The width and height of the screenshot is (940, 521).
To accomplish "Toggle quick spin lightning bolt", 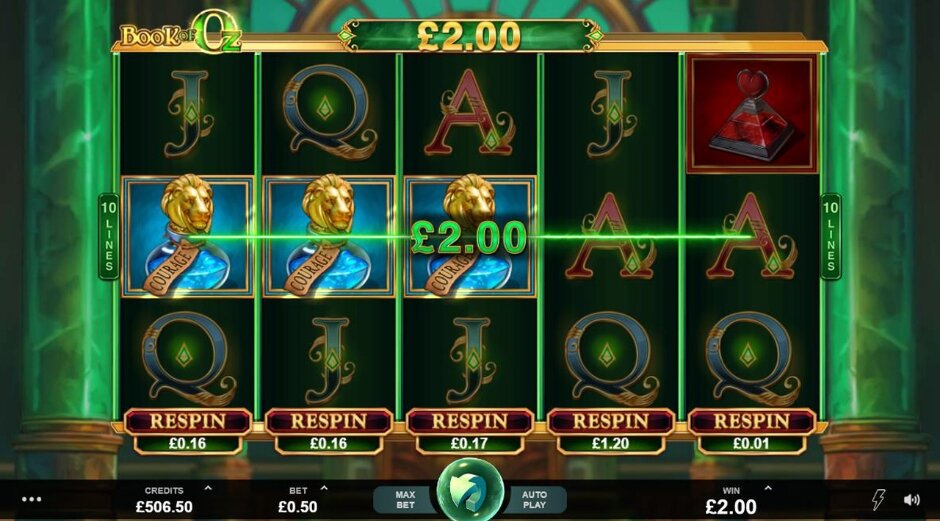I will coord(878,499).
